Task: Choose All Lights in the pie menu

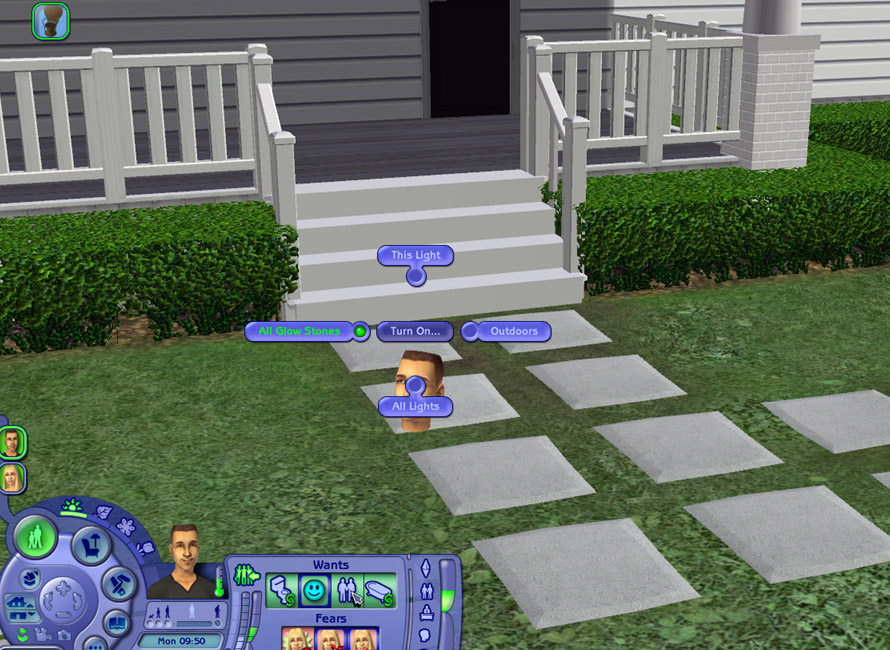Action: [x=415, y=407]
